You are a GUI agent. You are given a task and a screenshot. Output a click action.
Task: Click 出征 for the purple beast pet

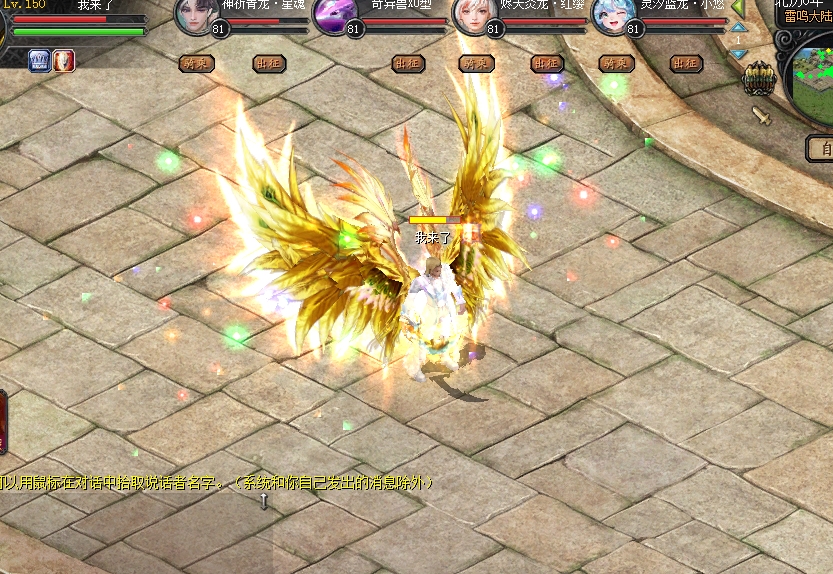point(406,64)
